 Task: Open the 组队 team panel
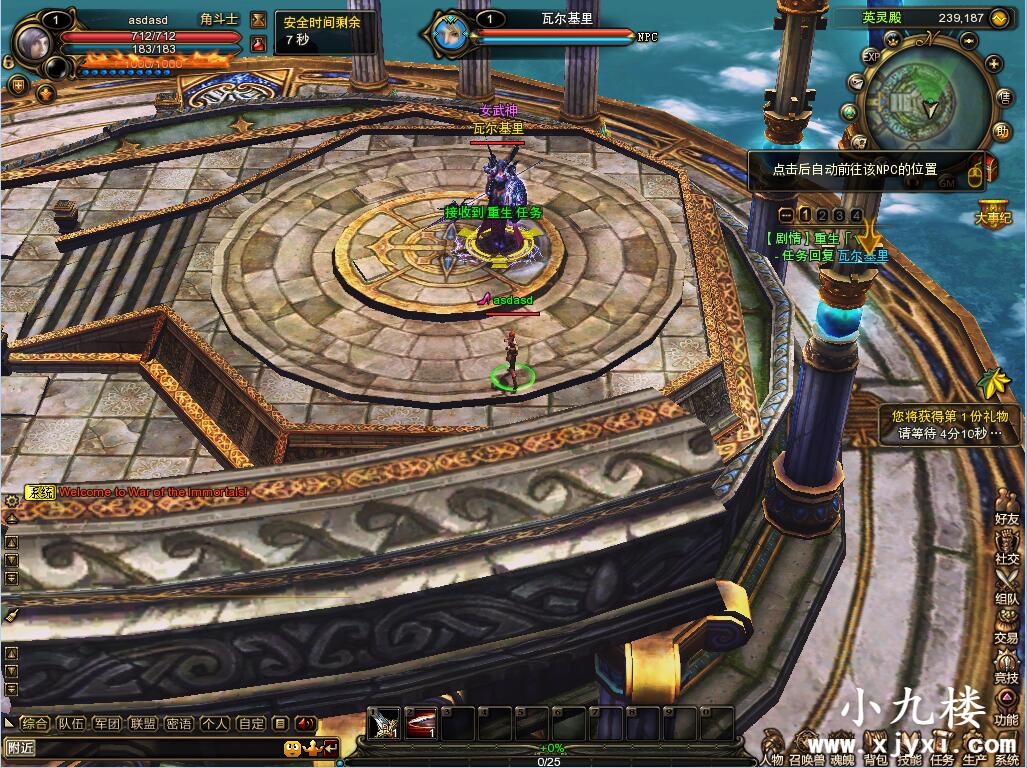point(1006,588)
